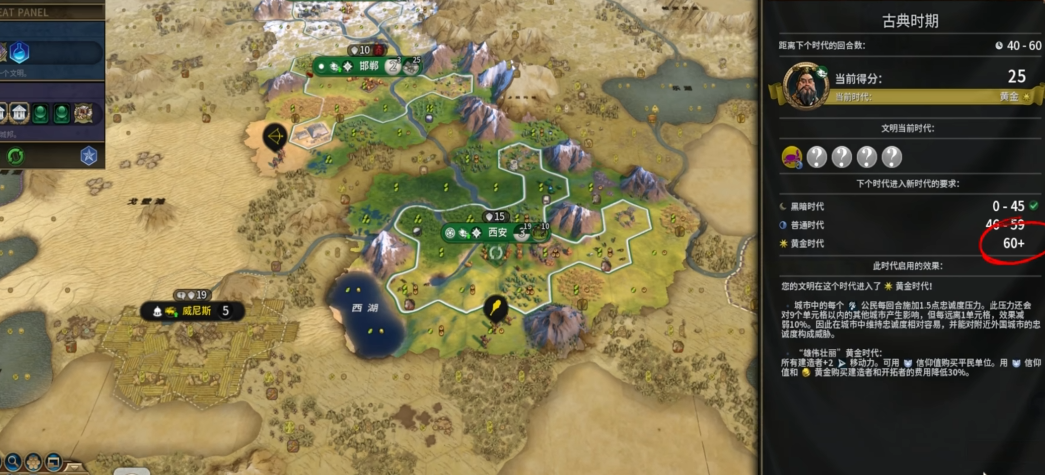
Task: Open the Handan (邯郸) city banner
Action: 368,66
